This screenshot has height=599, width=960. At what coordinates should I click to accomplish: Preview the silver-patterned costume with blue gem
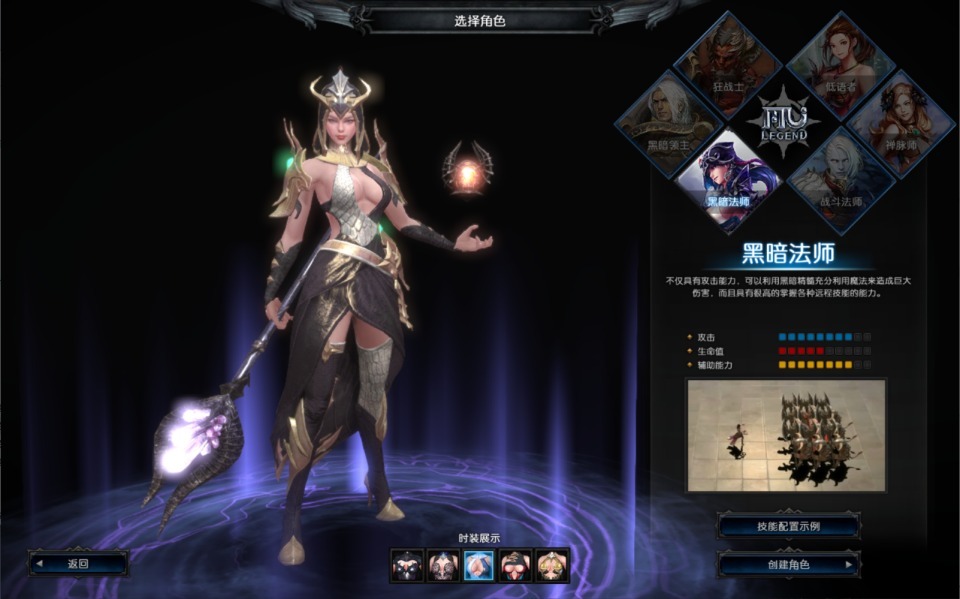coord(444,566)
